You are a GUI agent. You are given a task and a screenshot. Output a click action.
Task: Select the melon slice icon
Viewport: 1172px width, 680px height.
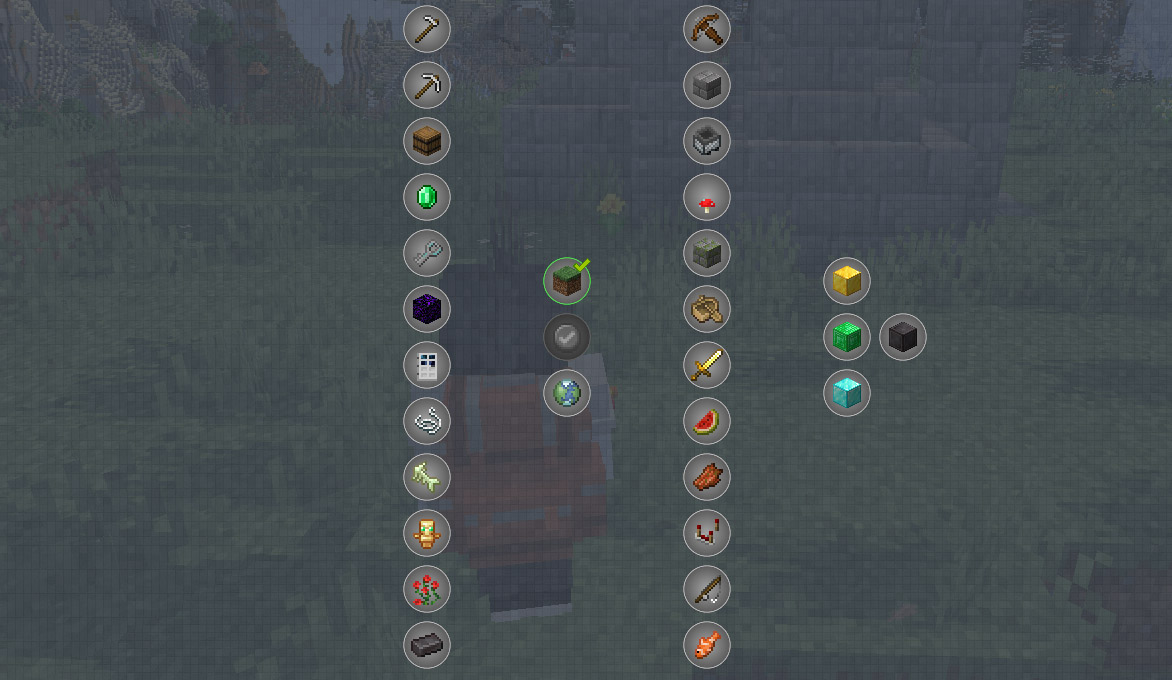707,421
